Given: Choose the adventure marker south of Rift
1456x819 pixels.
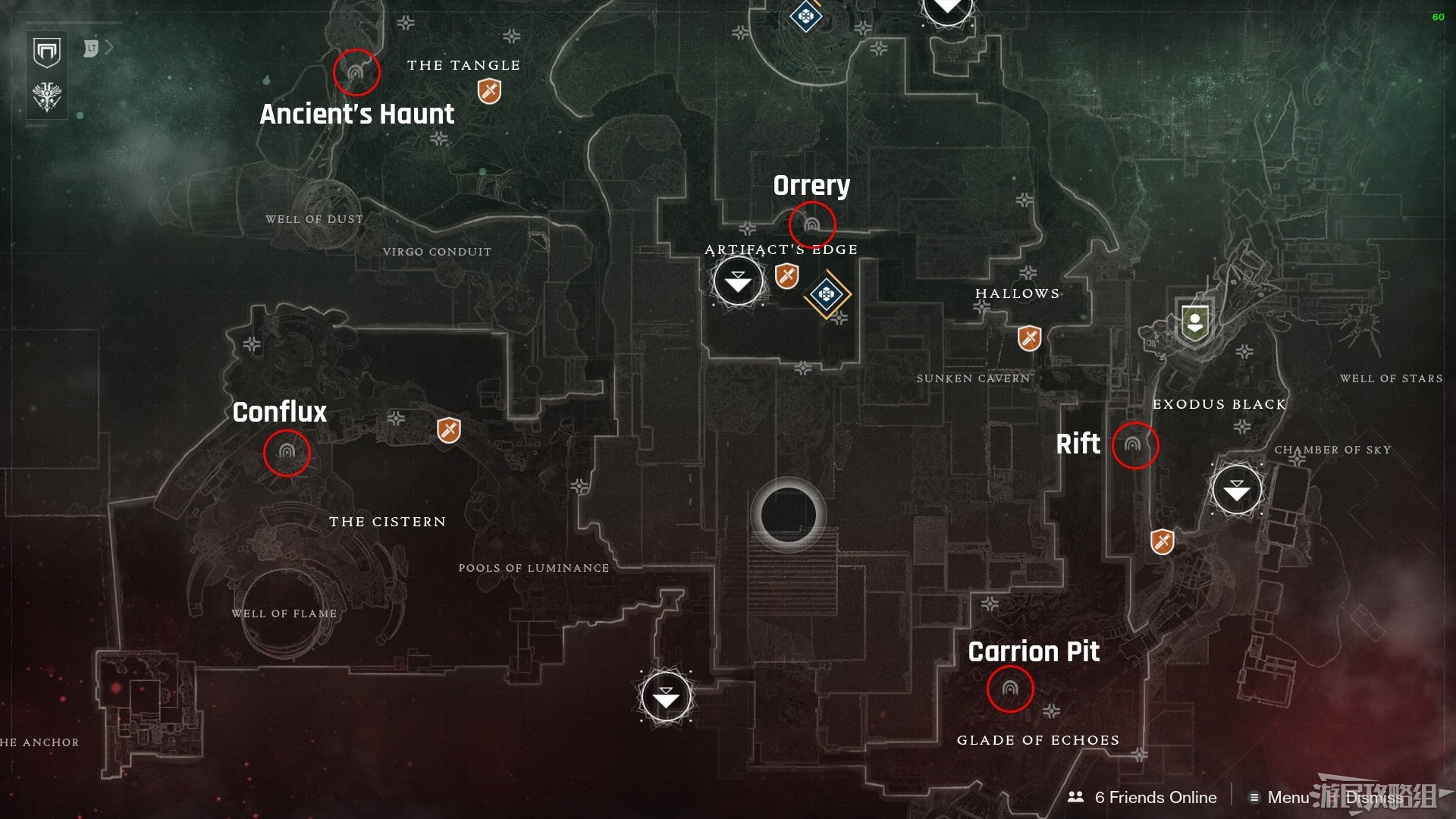Looking at the screenshot, I should tap(1162, 541).
